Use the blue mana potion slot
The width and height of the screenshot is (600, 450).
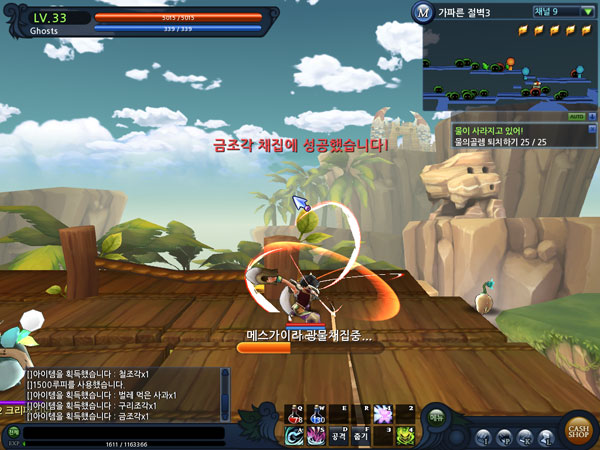pos(317,415)
